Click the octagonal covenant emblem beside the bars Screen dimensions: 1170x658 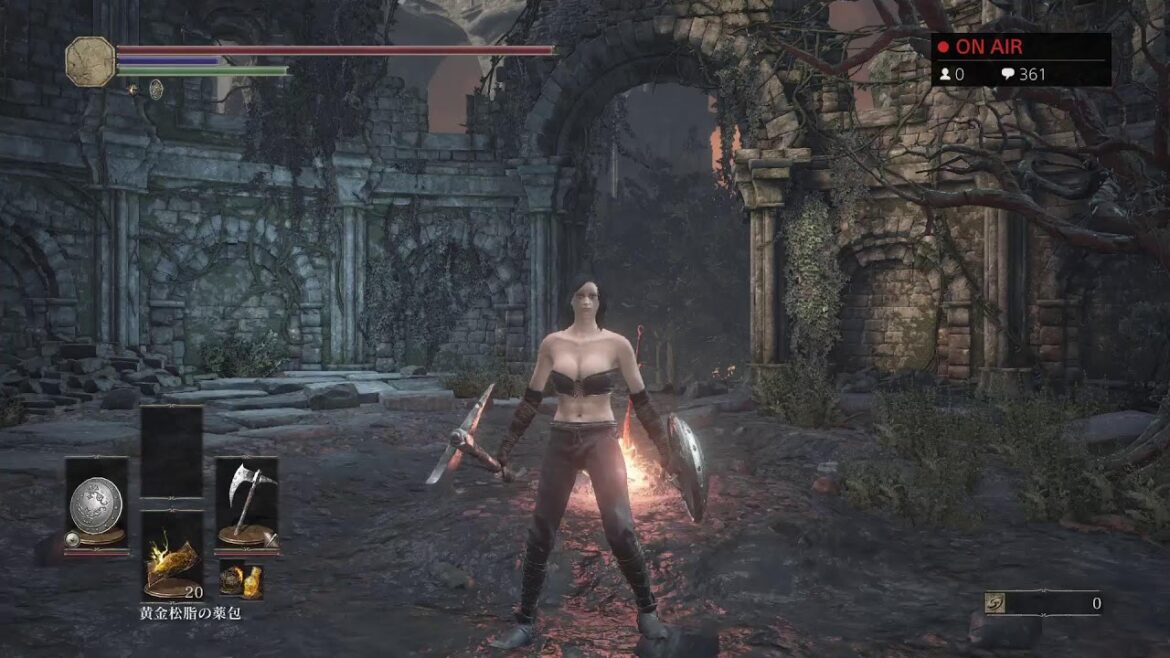click(90, 61)
